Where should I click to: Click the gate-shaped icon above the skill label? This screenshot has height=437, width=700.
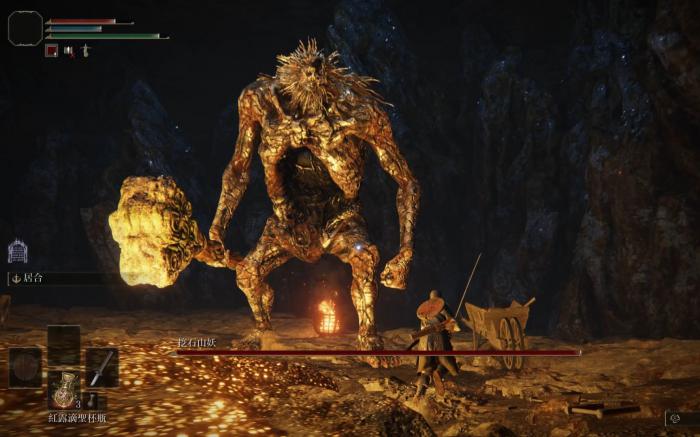coord(18,251)
